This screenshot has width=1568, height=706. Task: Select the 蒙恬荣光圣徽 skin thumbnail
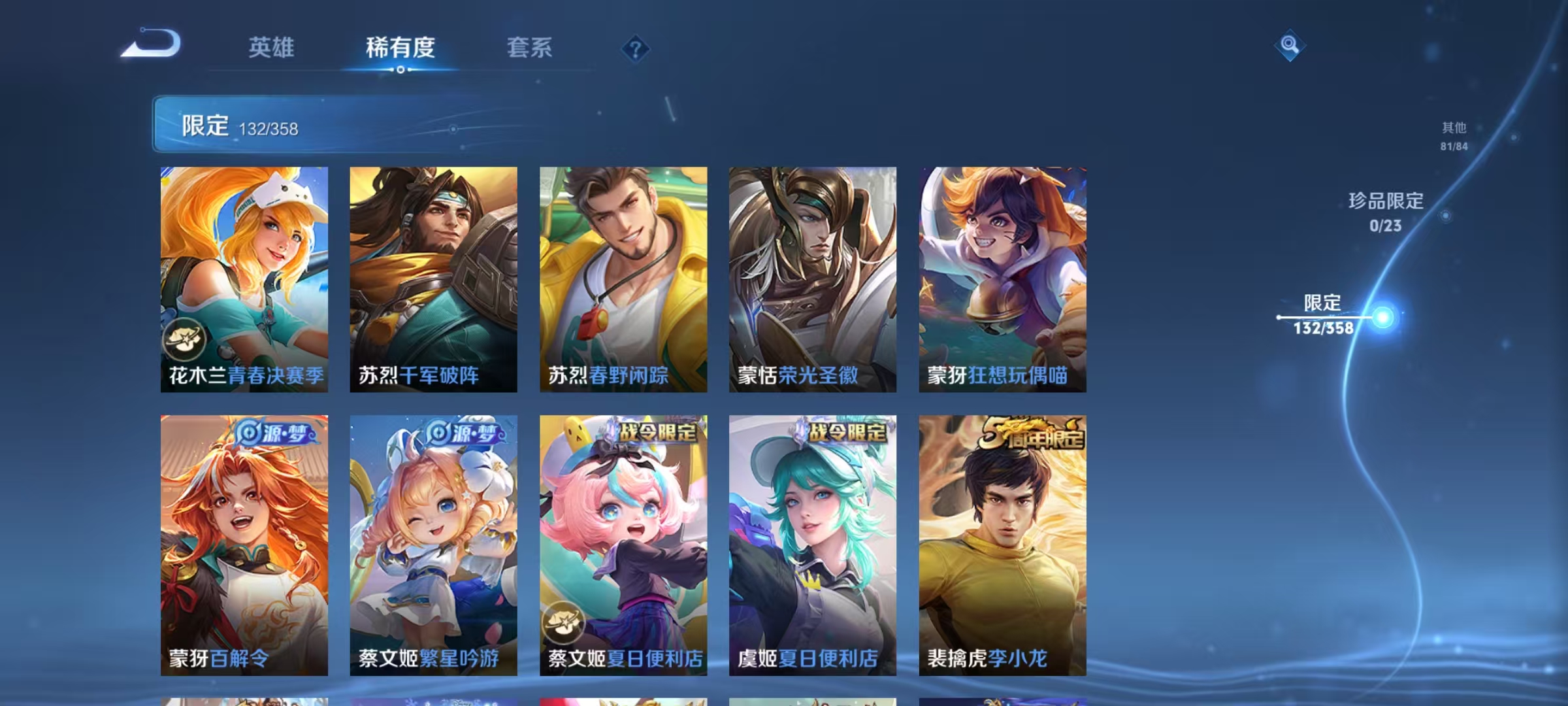tap(811, 278)
